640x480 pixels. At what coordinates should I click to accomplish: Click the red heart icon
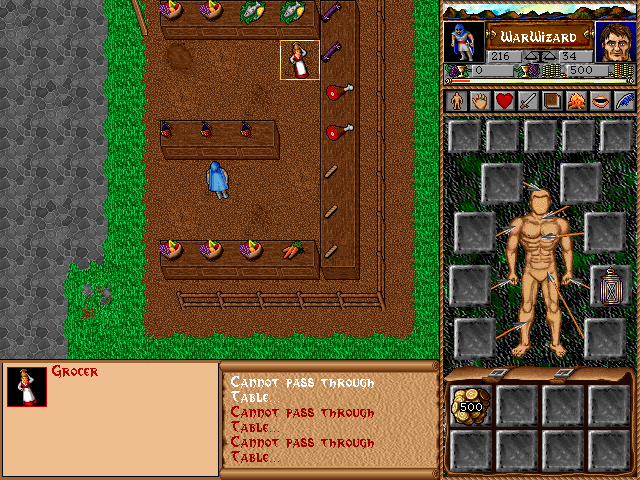[504, 101]
